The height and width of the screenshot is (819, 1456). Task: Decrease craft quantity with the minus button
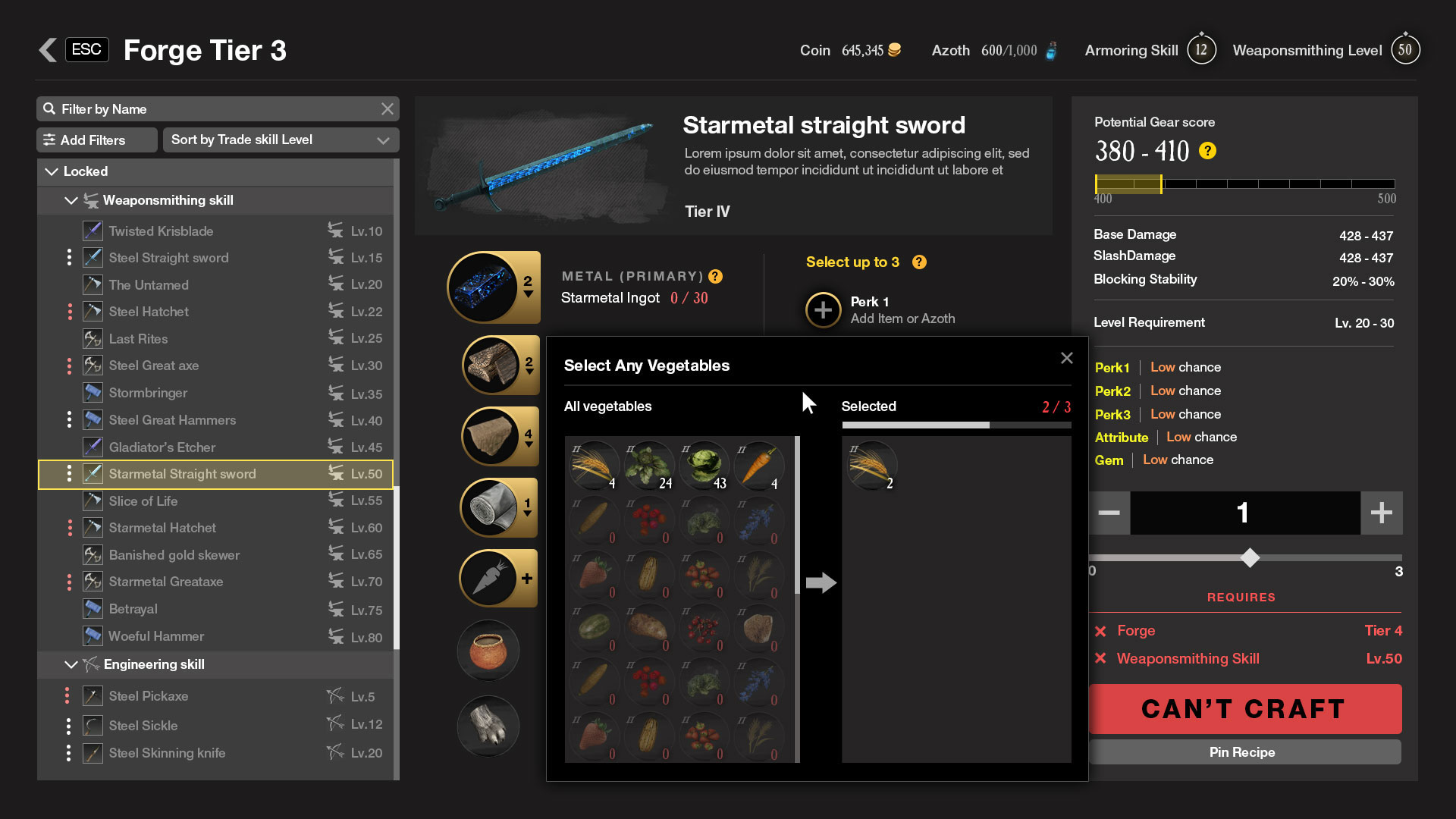(x=1109, y=513)
